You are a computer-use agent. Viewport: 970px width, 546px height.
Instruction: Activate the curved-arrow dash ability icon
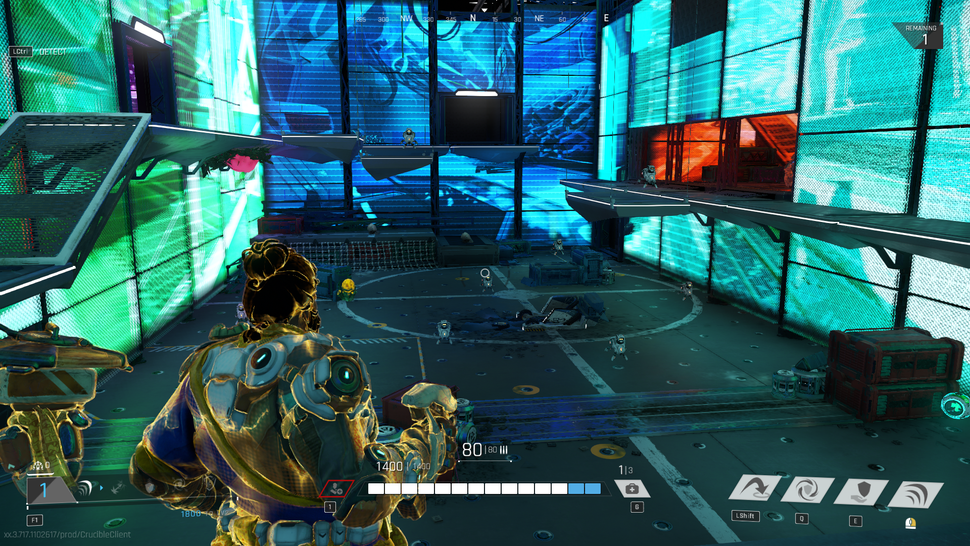(754, 490)
